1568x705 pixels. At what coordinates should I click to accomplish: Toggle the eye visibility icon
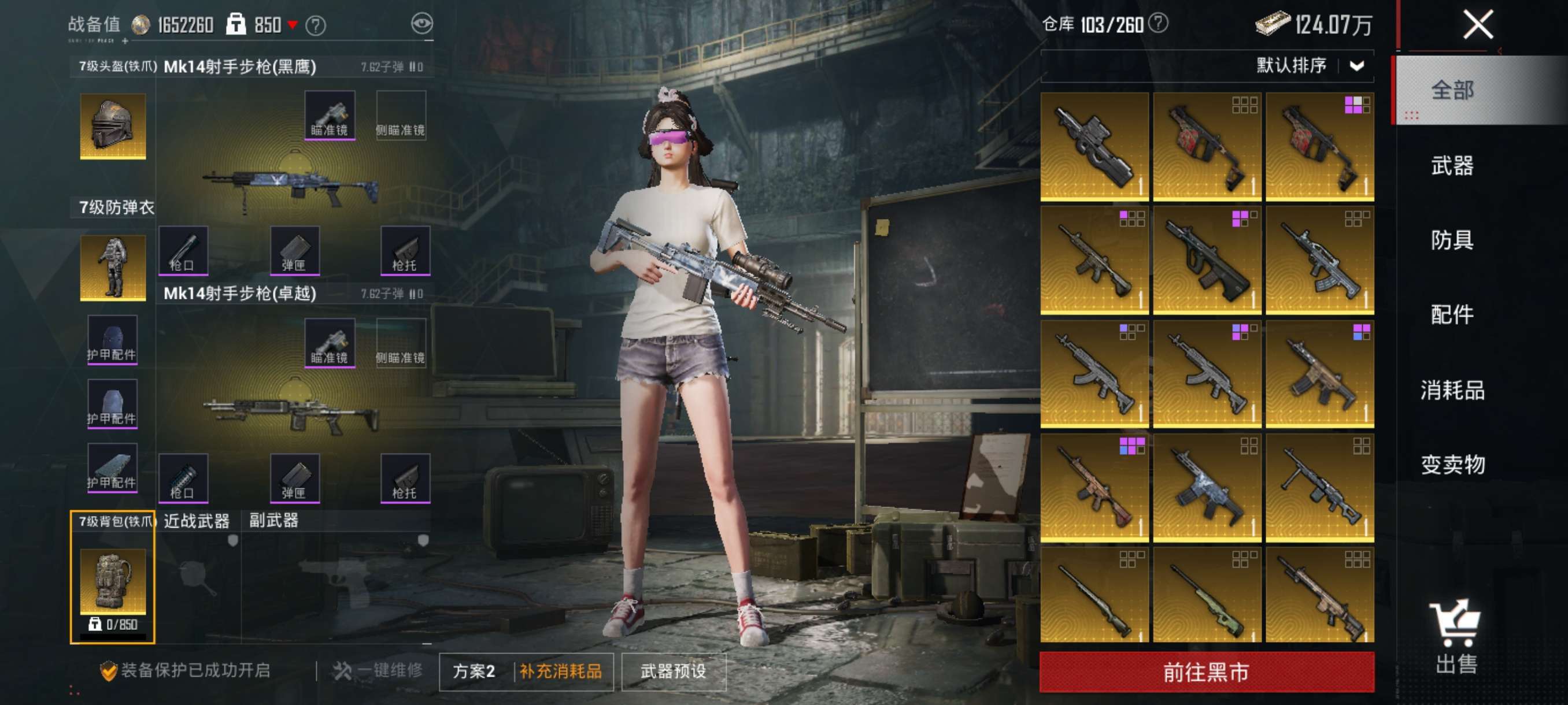[x=422, y=24]
